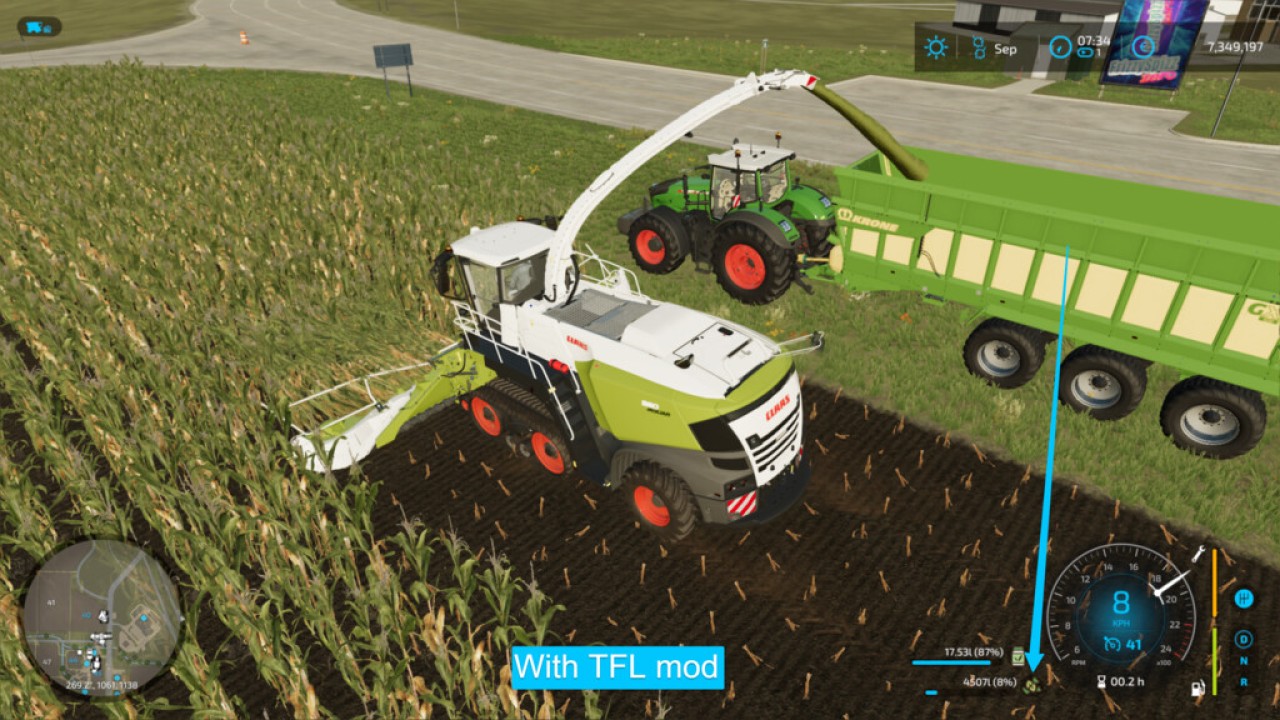Toggle the D drive mode indicator
The height and width of the screenshot is (720, 1280).
(x=1243, y=639)
